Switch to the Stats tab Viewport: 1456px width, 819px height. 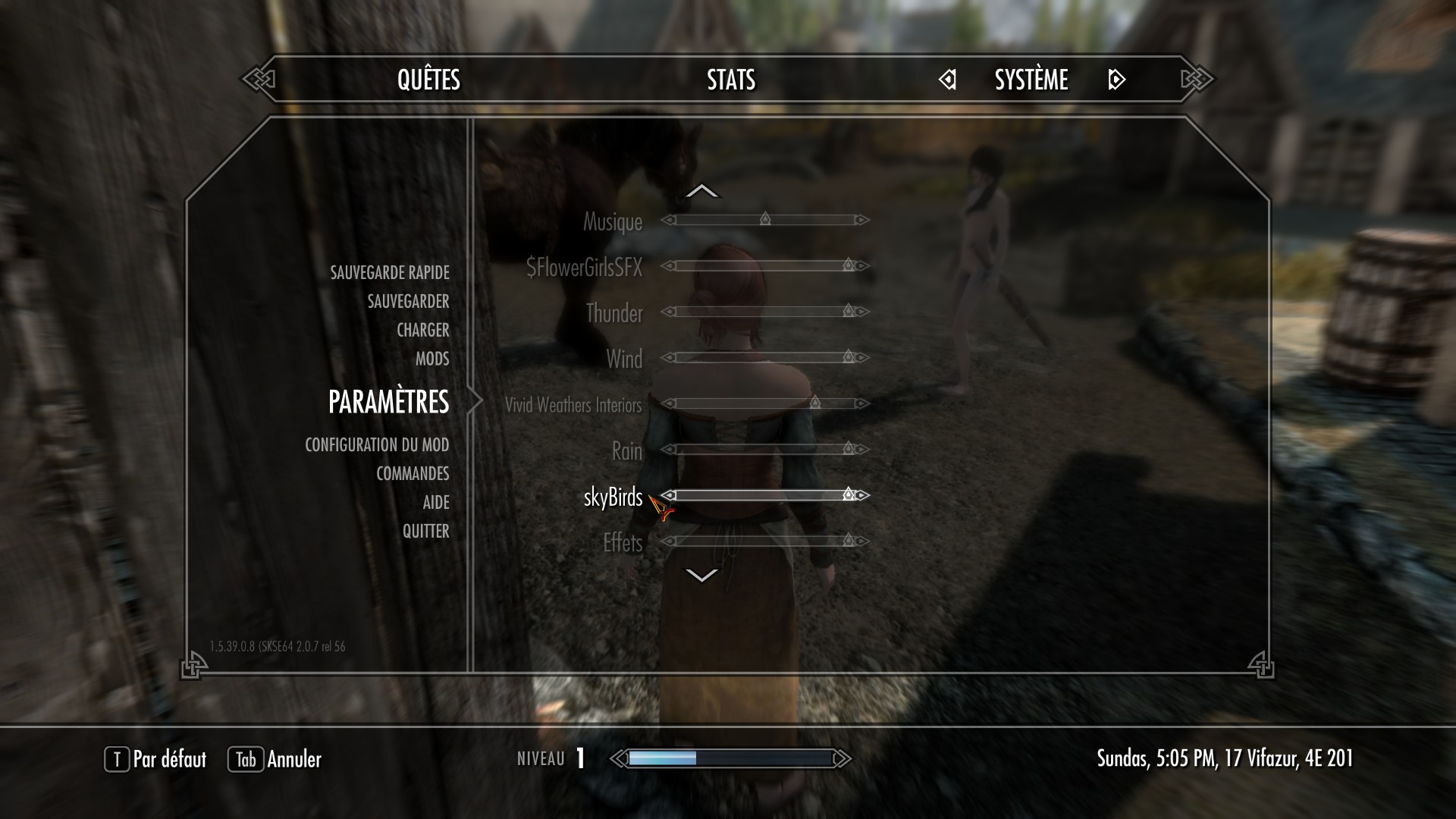(x=731, y=80)
